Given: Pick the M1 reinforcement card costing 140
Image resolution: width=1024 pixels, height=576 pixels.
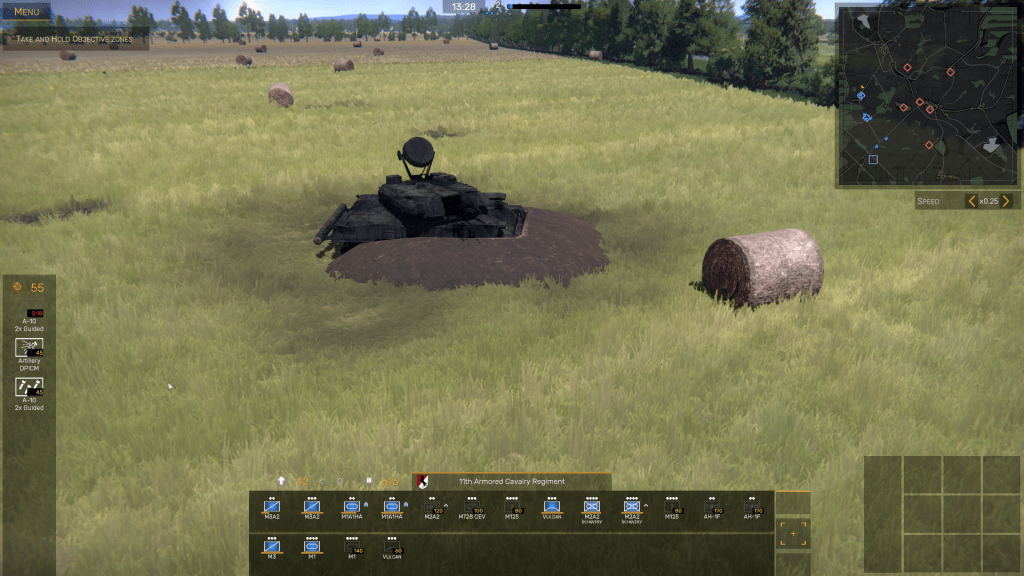Looking at the screenshot, I should [352, 548].
